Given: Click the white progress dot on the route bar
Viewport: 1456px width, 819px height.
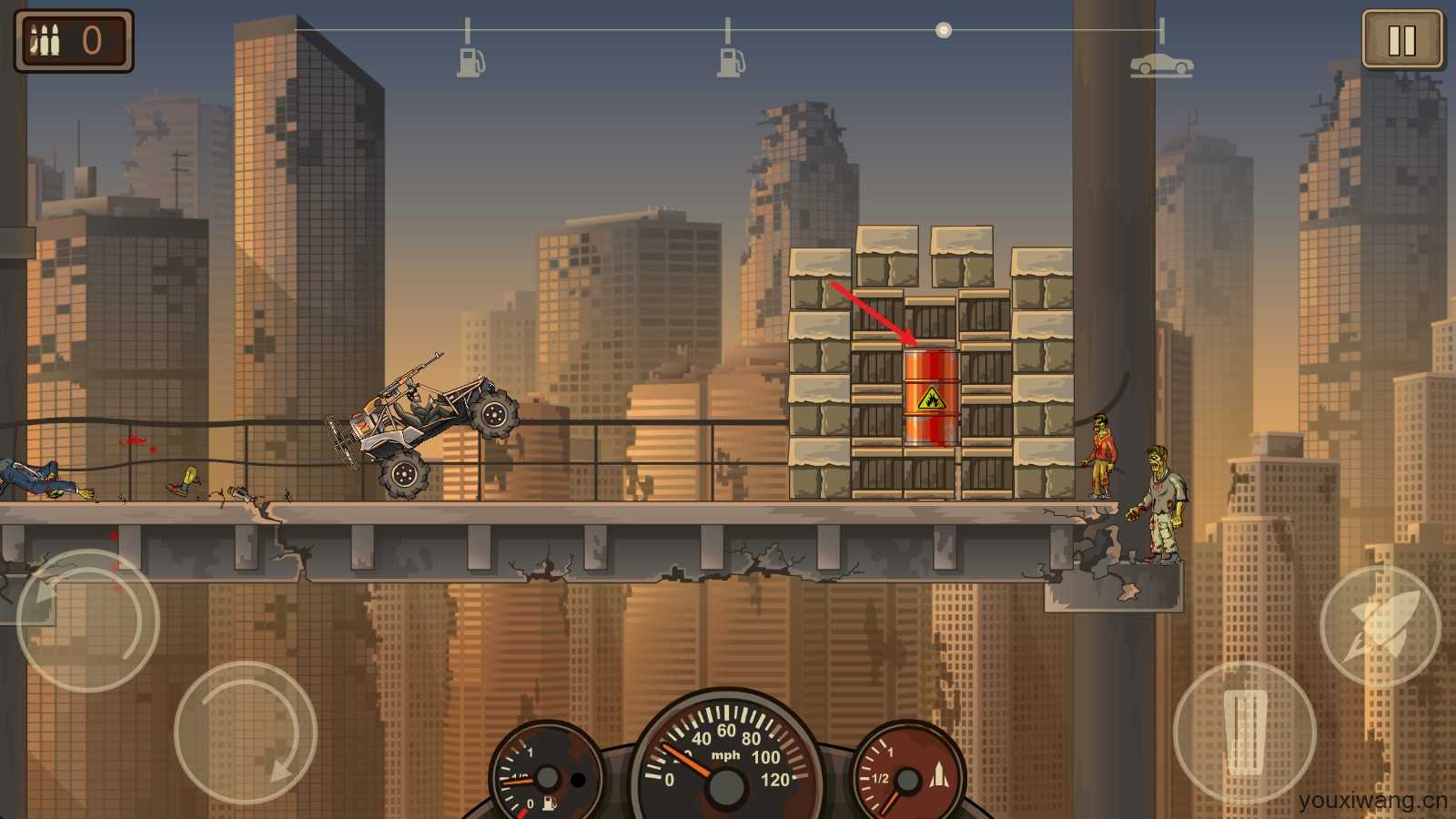Looking at the screenshot, I should click(x=942, y=30).
